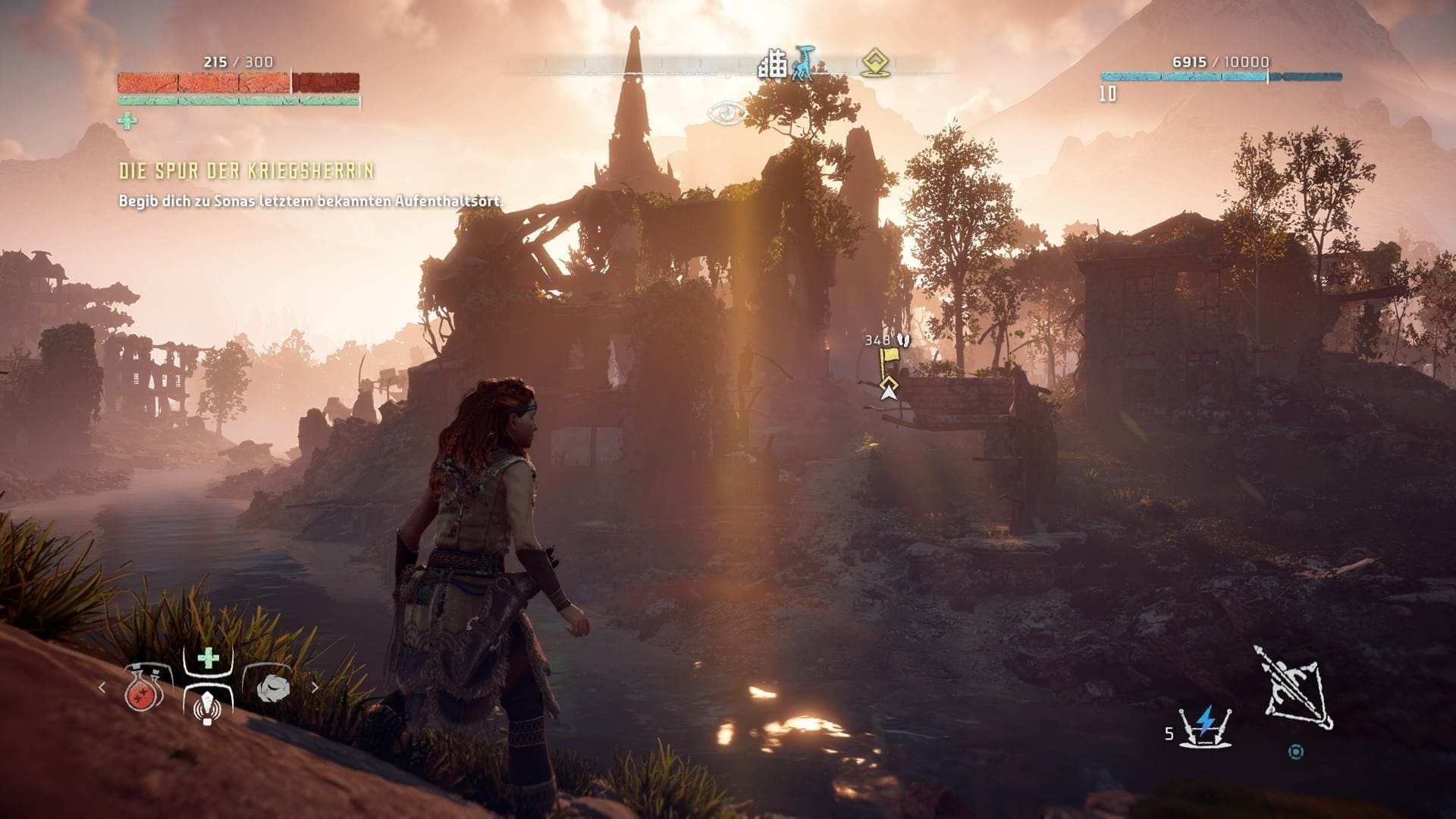Cycle the tool selection right arrow
Screen dimensions: 1456x819
click(x=315, y=688)
